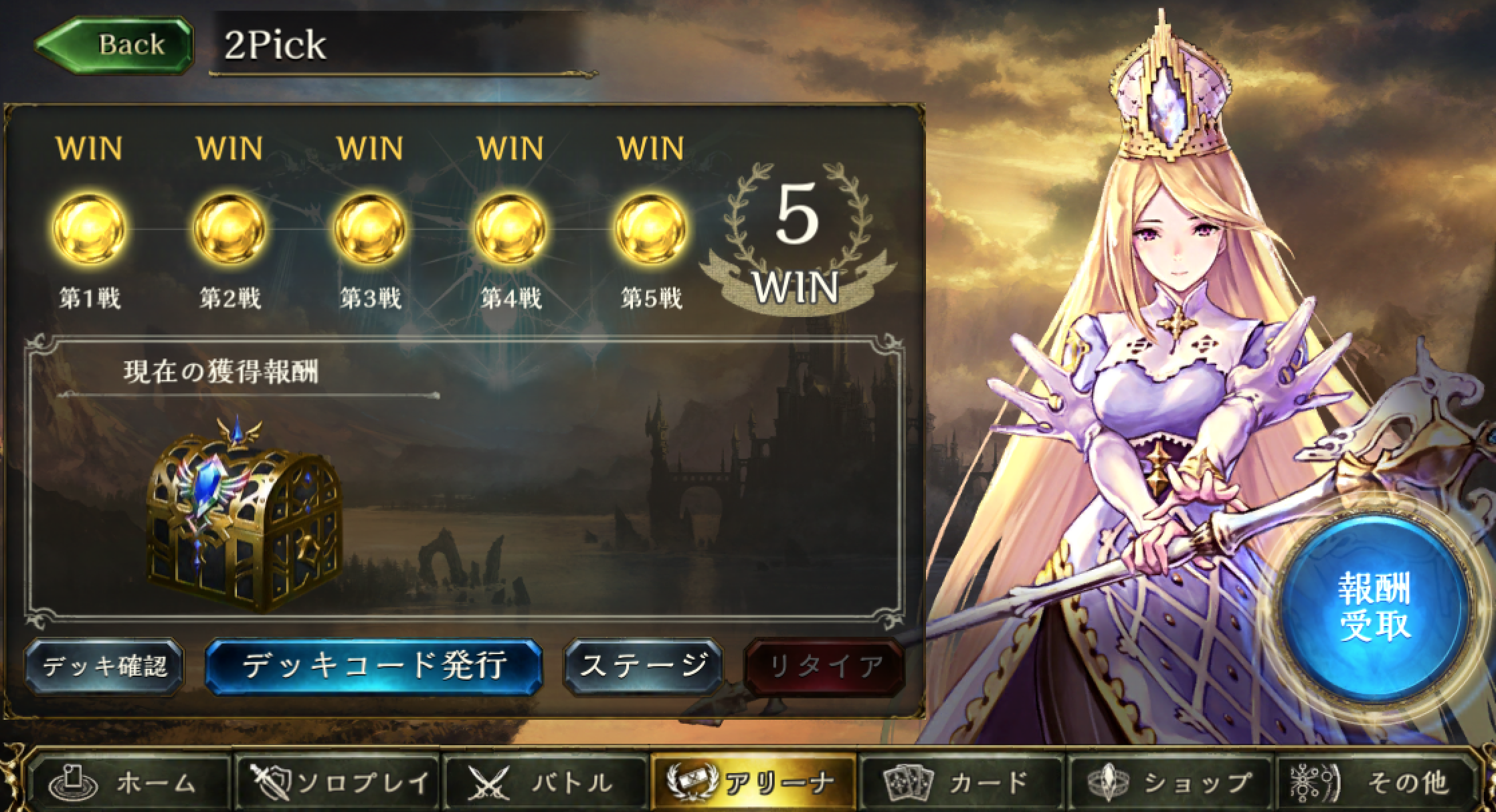This screenshot has height=812, width=1496.
Task: Open デッキ確認 to view the deck
Action: (104, 666)
